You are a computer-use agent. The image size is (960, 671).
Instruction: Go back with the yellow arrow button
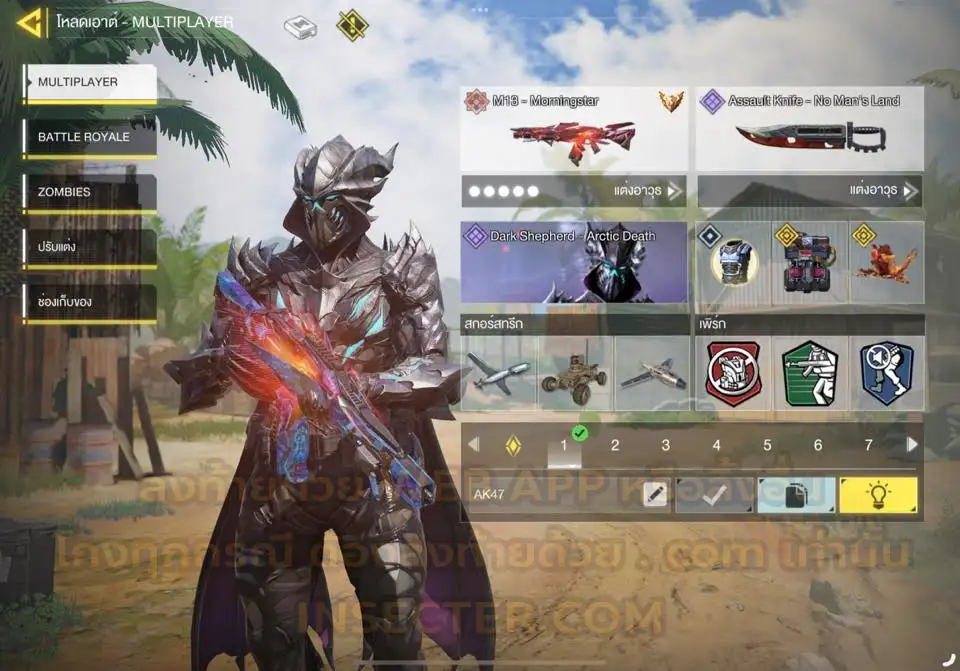pyautogui.click(x=30, y=22)
